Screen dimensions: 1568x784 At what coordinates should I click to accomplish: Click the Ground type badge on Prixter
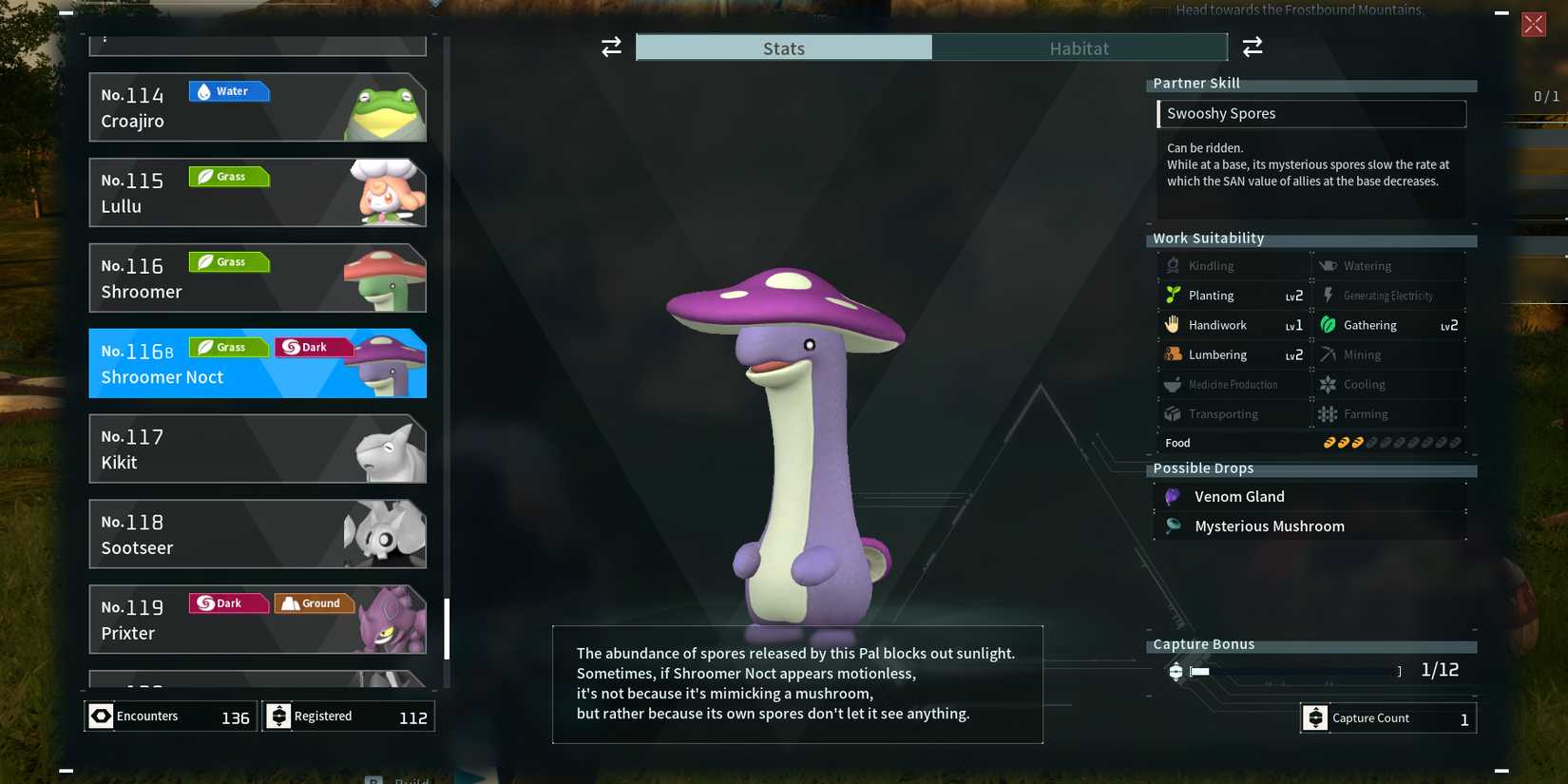[x=314, y=602]
